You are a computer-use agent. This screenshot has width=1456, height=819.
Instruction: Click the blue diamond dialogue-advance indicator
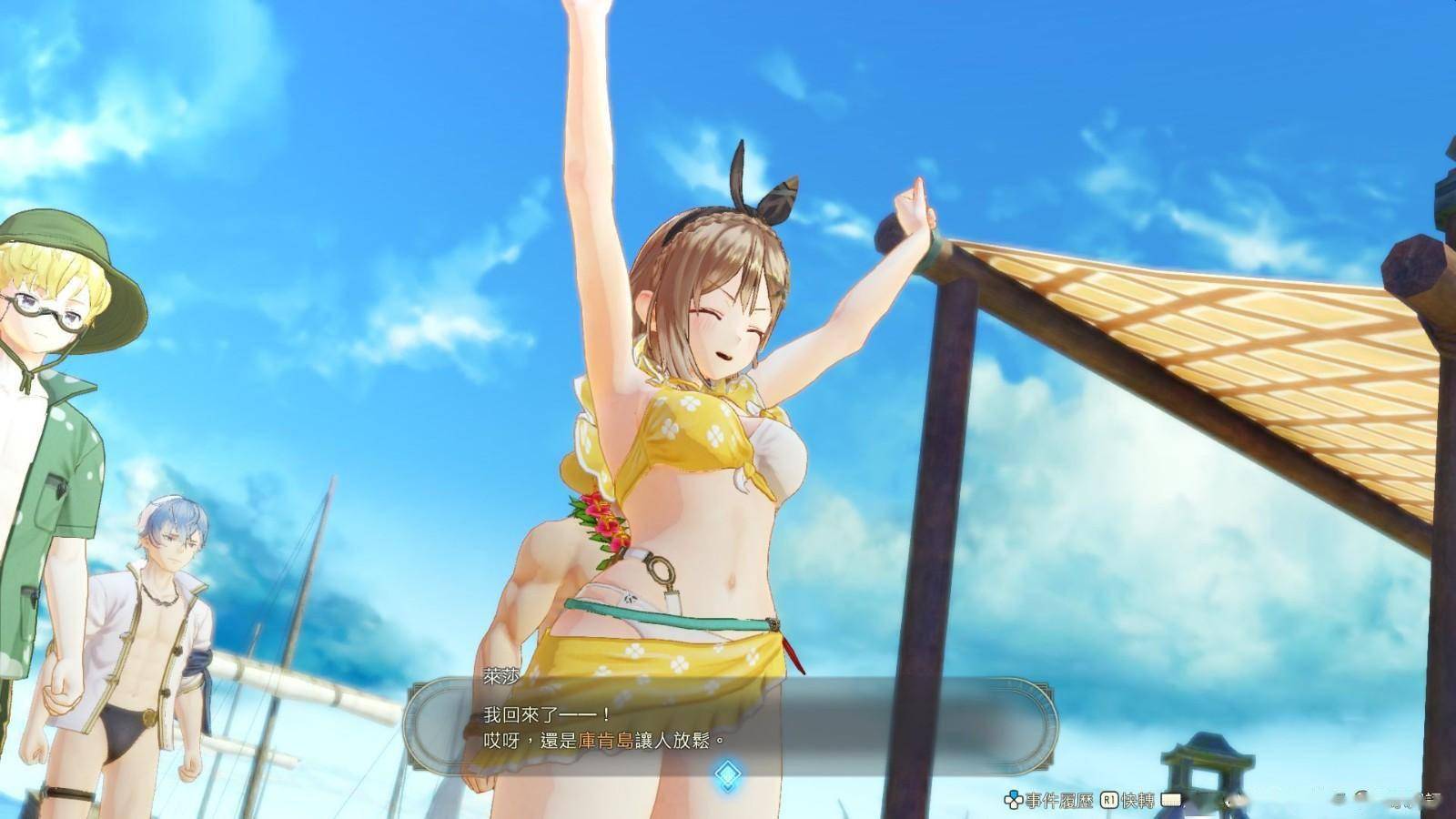tap(730, 774)
